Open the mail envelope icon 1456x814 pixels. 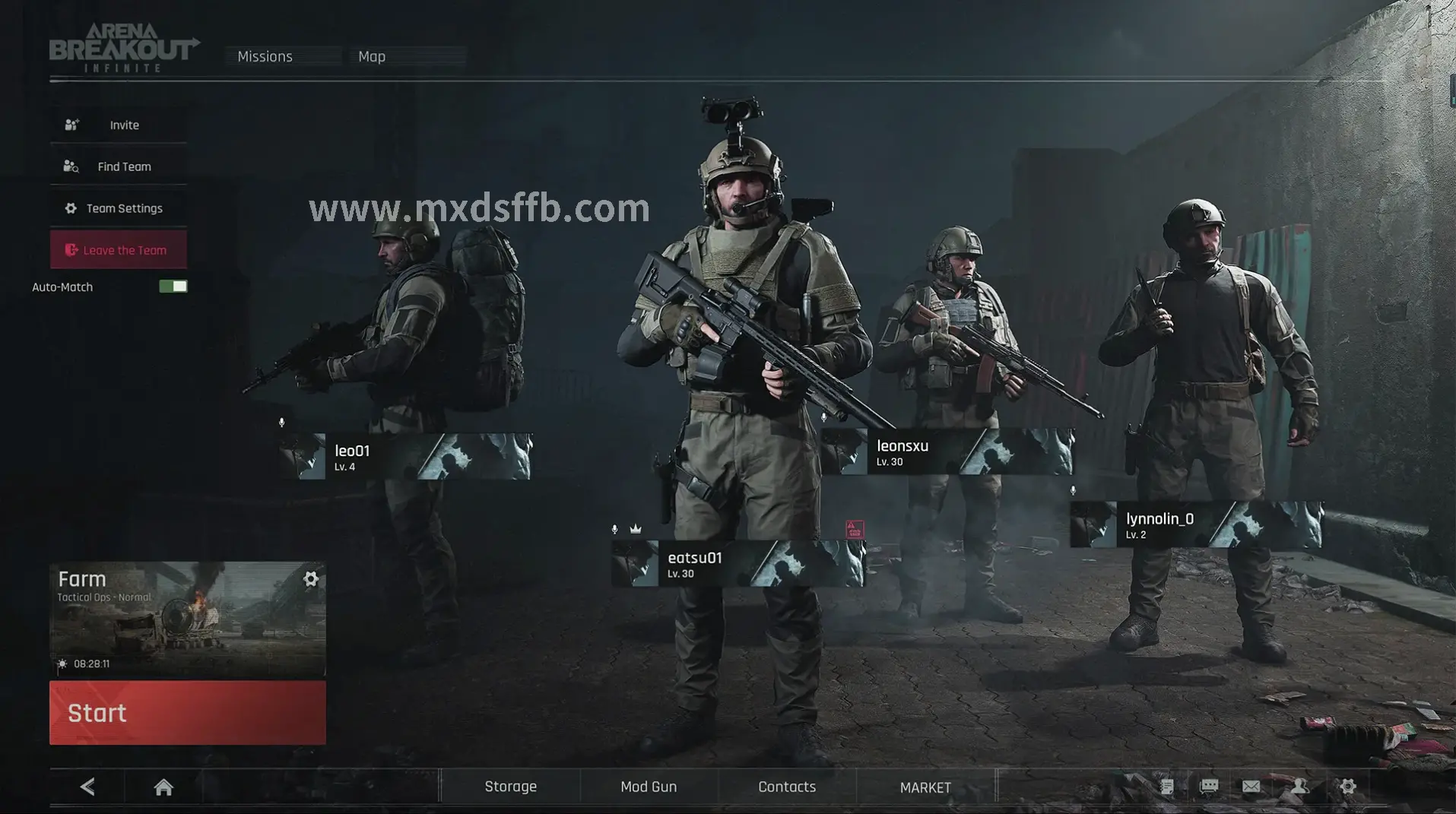1251,787
